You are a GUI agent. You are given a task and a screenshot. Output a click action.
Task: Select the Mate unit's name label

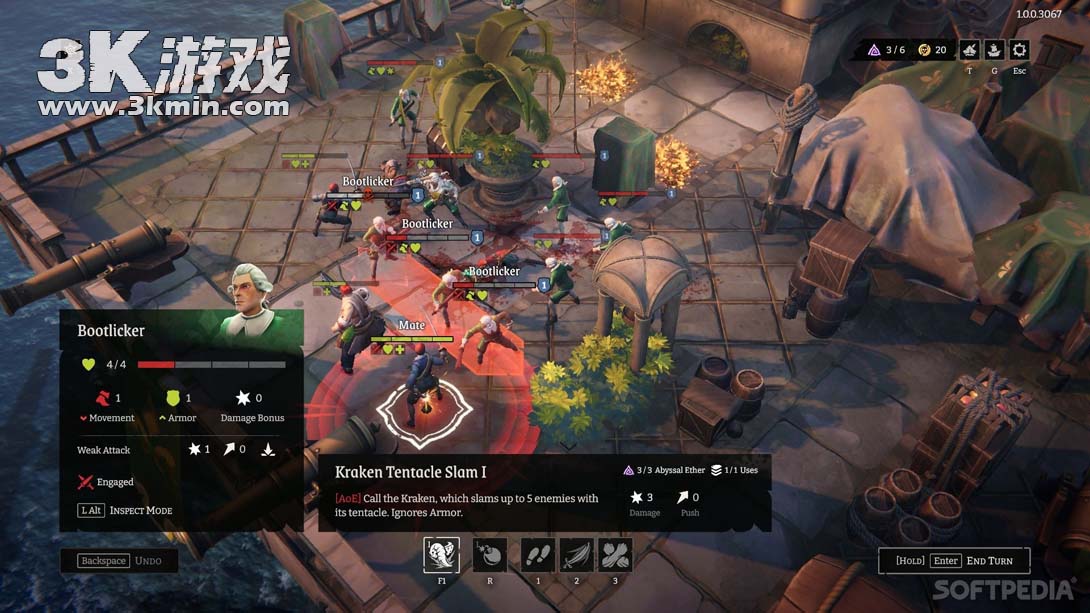(x=412, y=325)
